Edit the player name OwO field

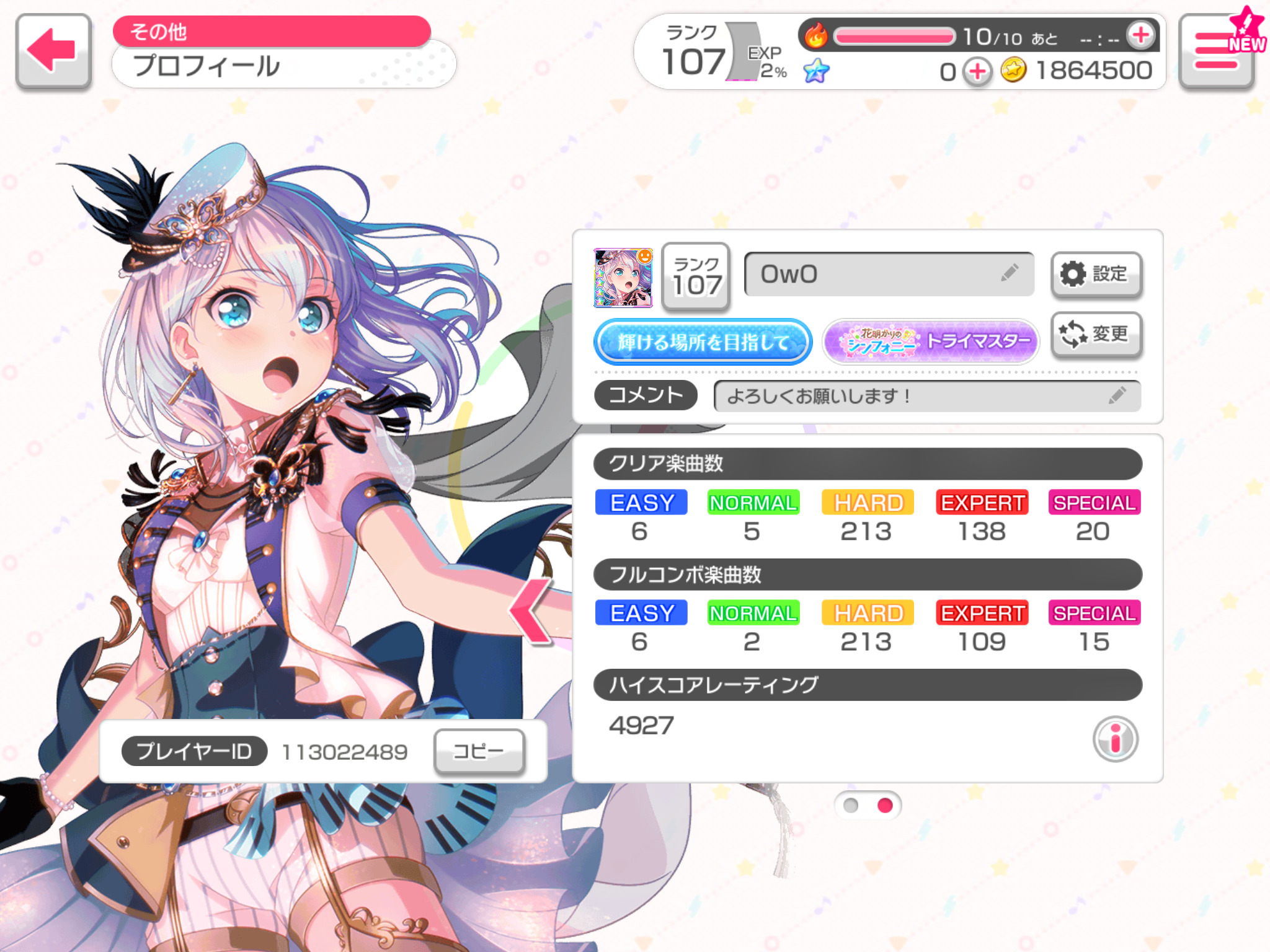[x=888, y=274]
